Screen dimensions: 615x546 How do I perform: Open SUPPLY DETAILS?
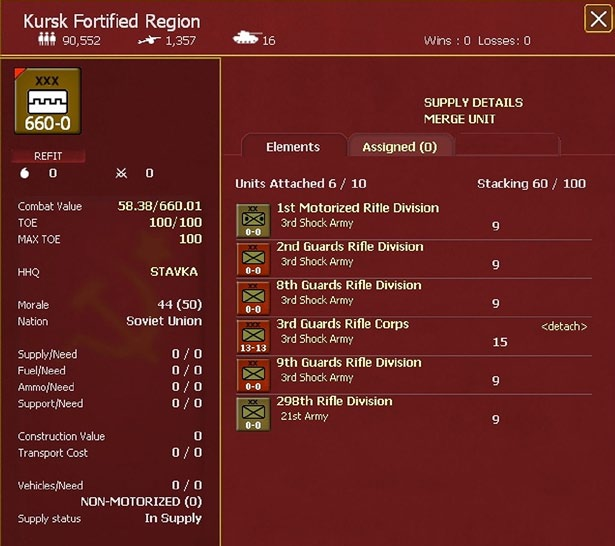pos(473,103)
